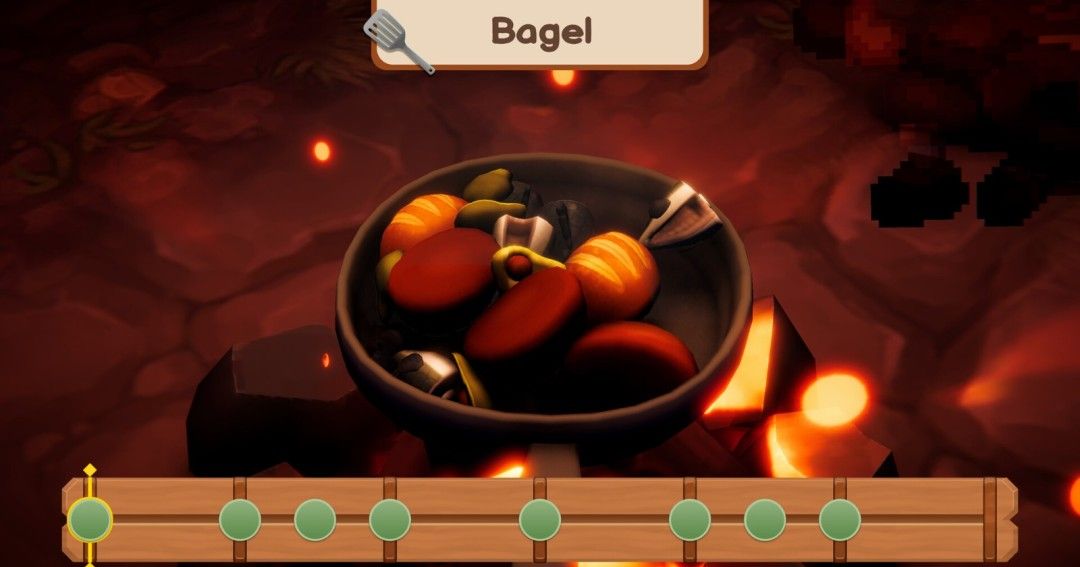1080x567 pixels.
Task: Click the yellow-ringed green timing node
Action: click(x=90, y=520)
